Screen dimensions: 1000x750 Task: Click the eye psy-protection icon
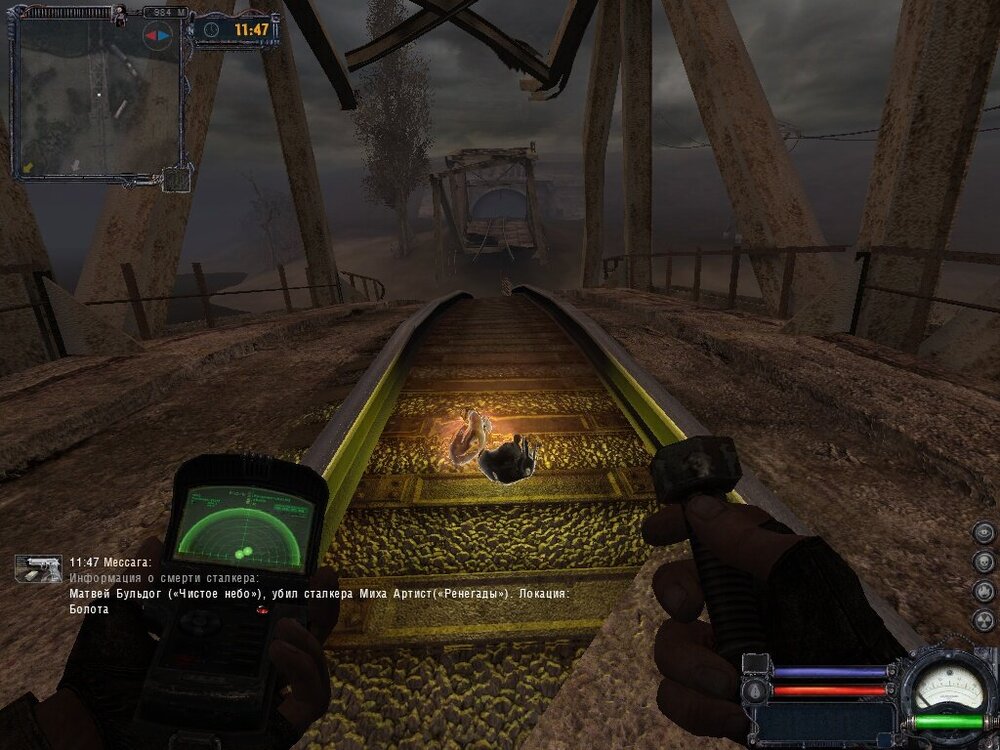984,532
